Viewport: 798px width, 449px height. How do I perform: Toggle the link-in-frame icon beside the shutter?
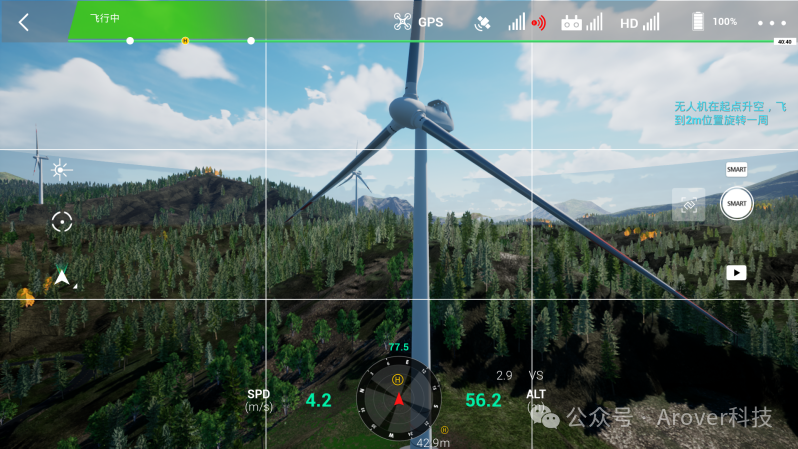tap(688, 204)
